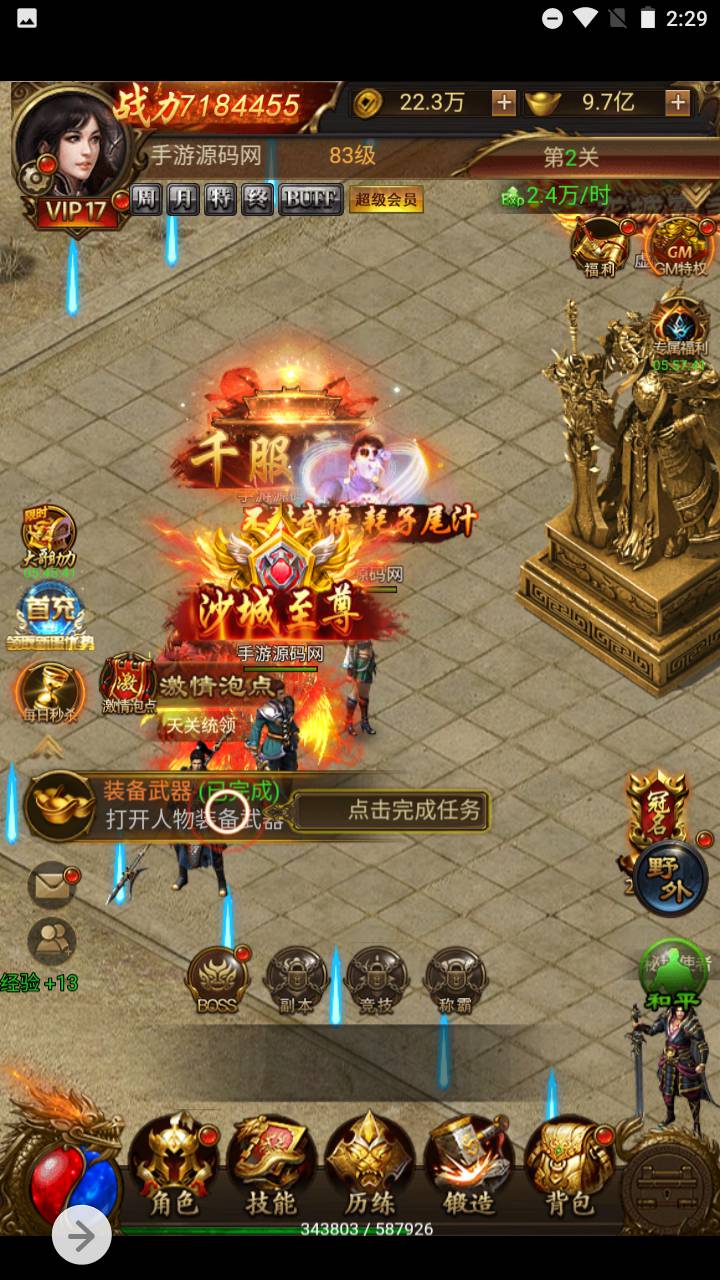Select the locked 称霸 icon

[x=455, y=979]
